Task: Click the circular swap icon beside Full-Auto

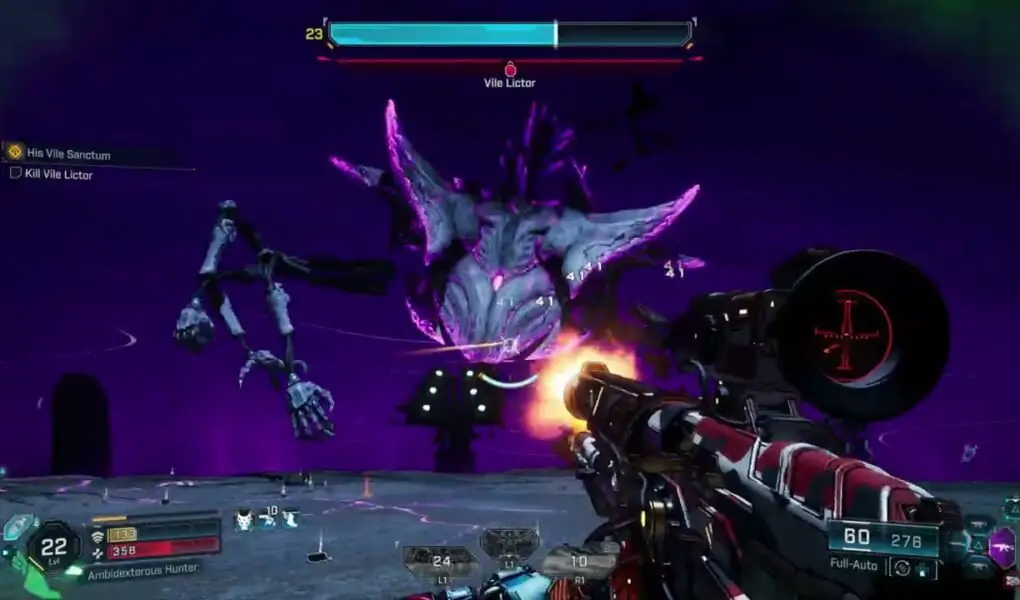Action: coord(904,567)
